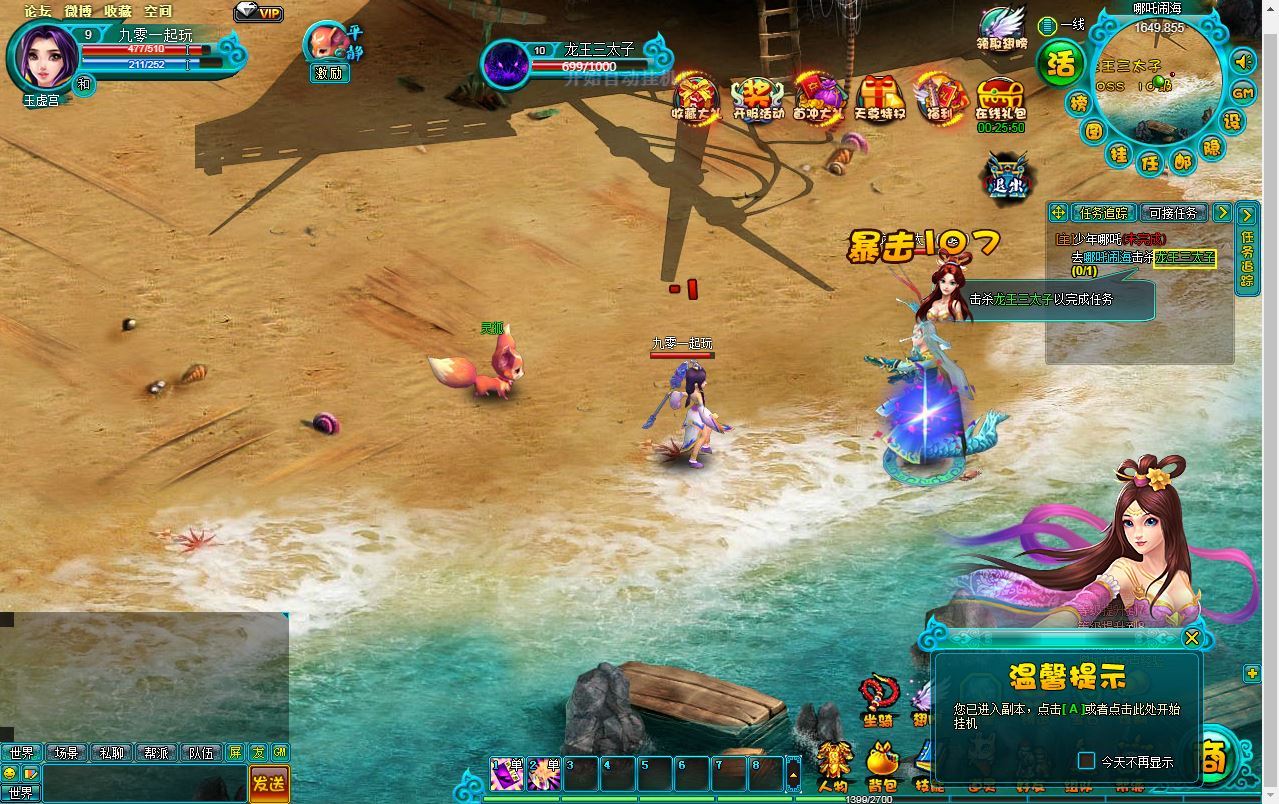This screenshot has width=1279, height=804.
Task: Open the 邮 mail button
Action: pos(1183,160)
